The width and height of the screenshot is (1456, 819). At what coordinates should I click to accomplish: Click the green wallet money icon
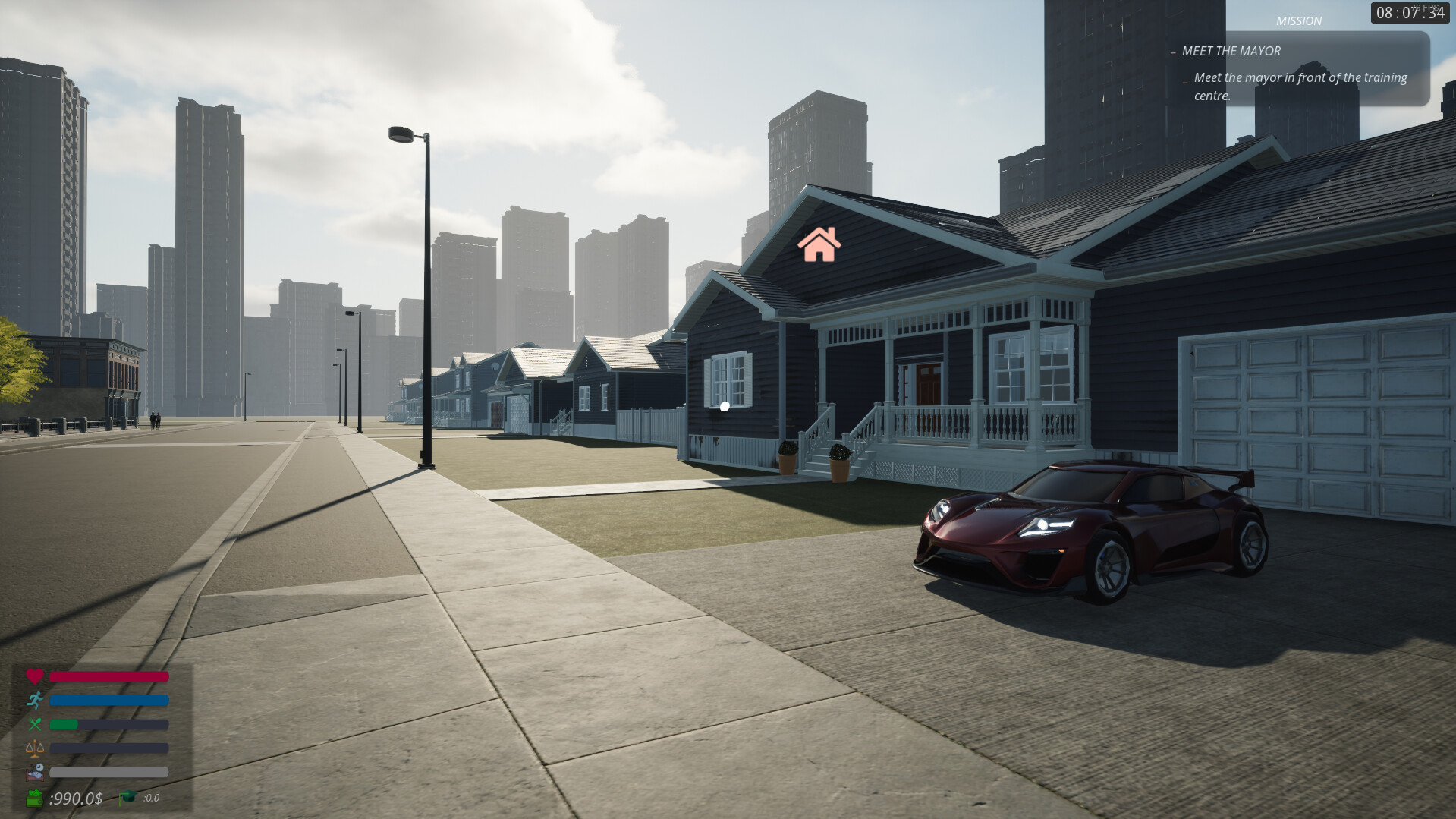pyautogui.click(x=34, y=798)
